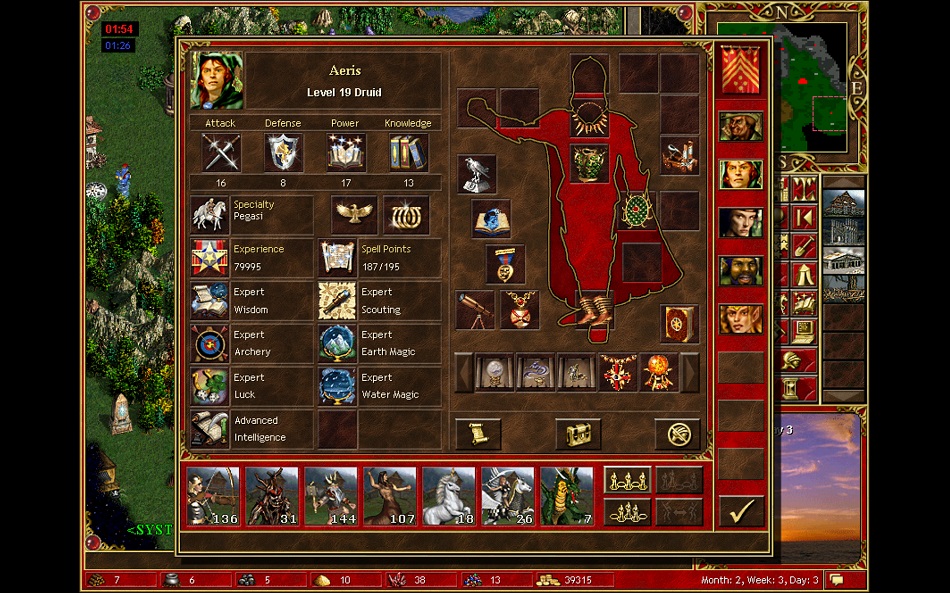Viewport: 950px width, 593px height.
Task: Select the spyglass telescope artifact
Action: [476, 310]
